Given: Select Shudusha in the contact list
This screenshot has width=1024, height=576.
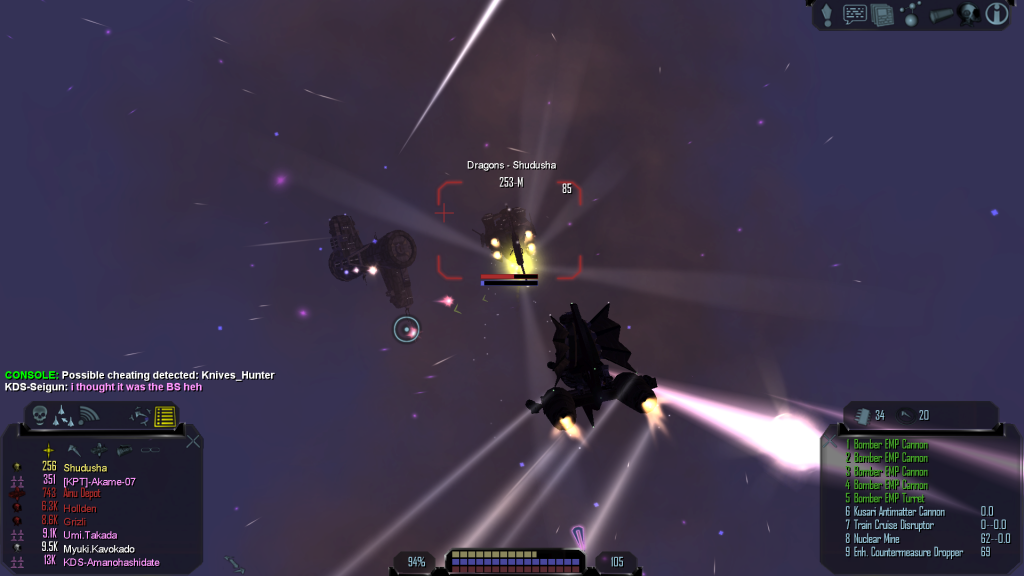Looking at the screenshot, I should (85, 467).
